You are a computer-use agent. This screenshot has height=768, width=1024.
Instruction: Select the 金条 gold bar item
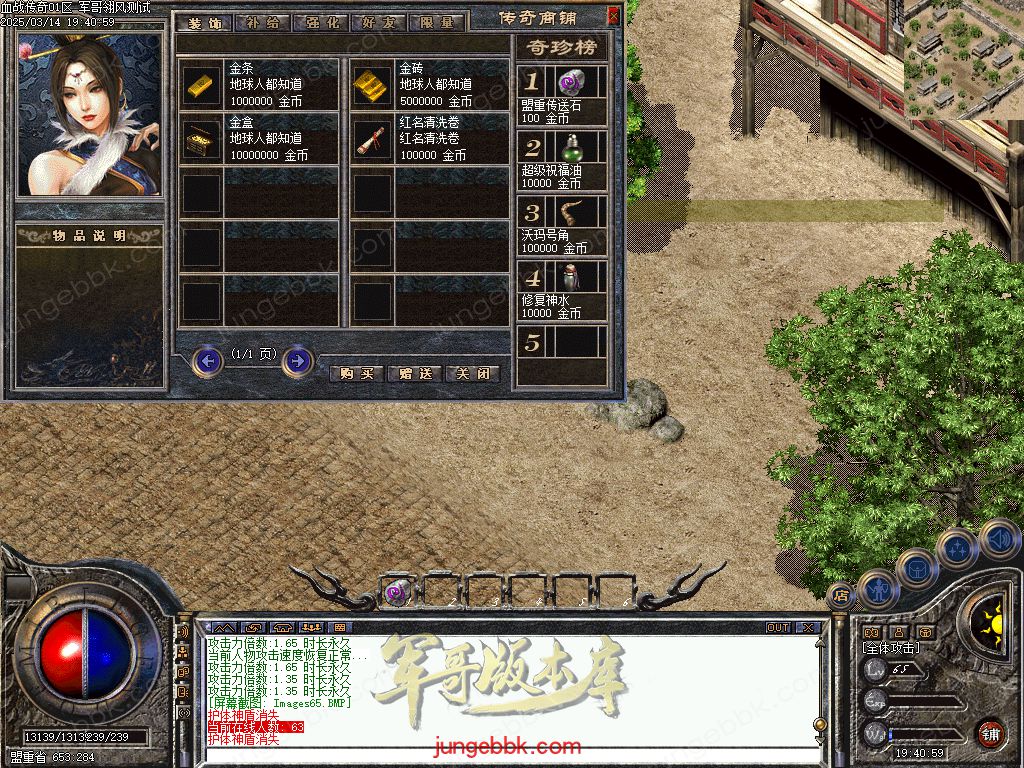pos(203,87)
